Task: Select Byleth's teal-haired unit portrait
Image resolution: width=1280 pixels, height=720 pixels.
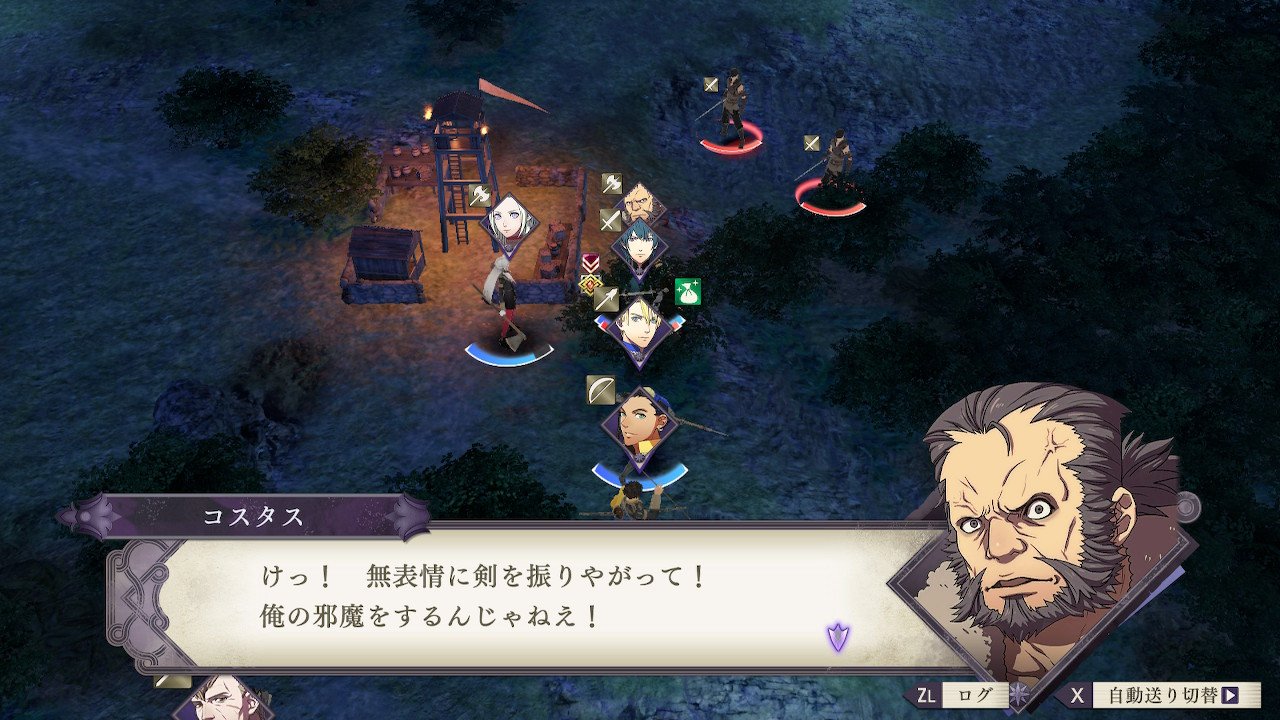Action: click(639, 245)
